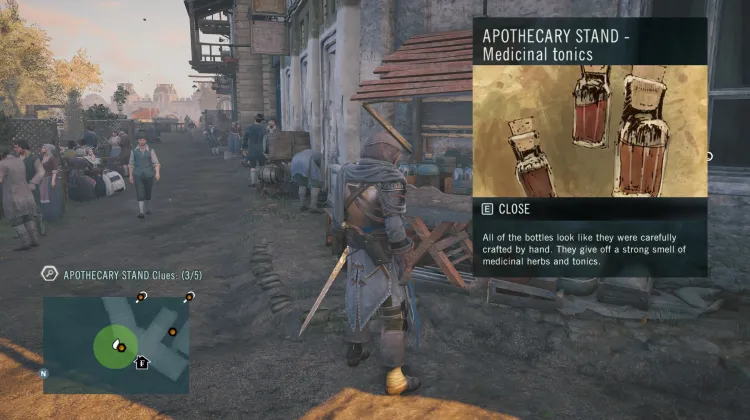The height and width of the screenshot is (420, 750).
Task: Click the medicinal tonics bottle illustration
Action: 589,130
